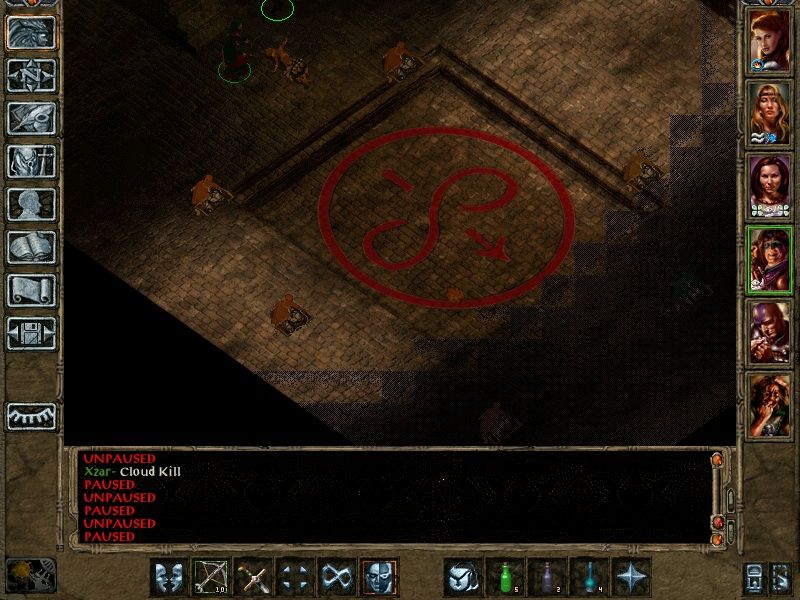
Task: Show the character record with the bust icon
Action: click(x=31, y=204)
